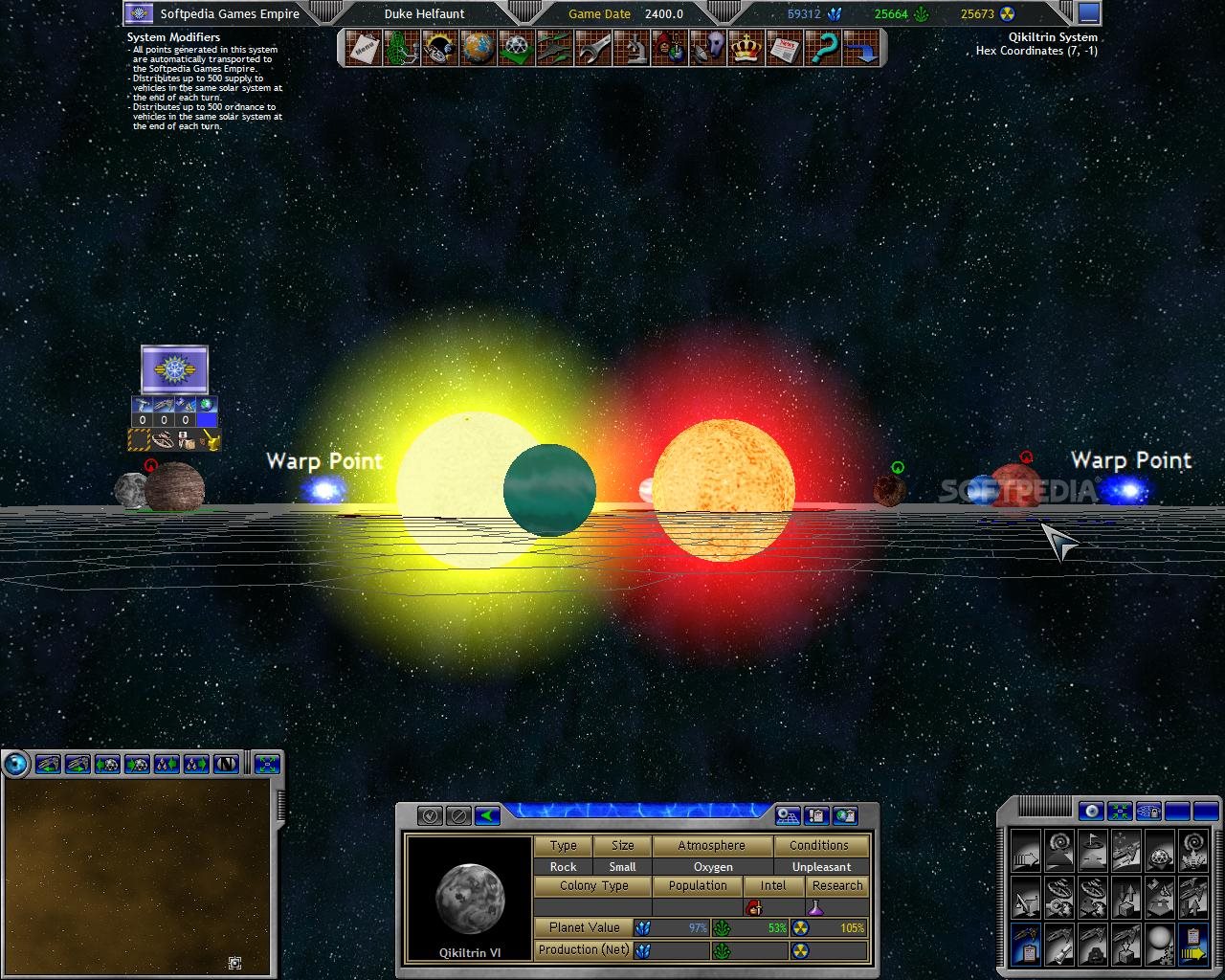
Task: Click the black N oval button
Action: [228, 764]
